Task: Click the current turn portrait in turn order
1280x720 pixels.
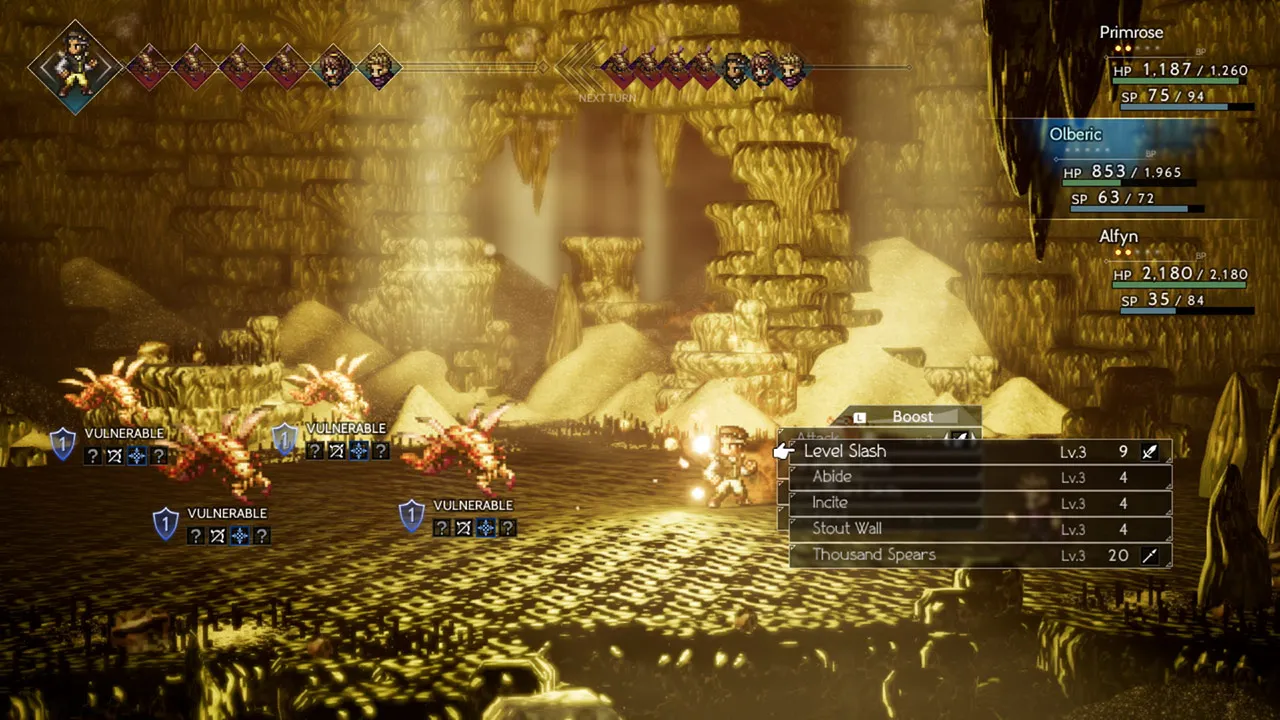Action: pyautogui.click(x=76, y=66)
